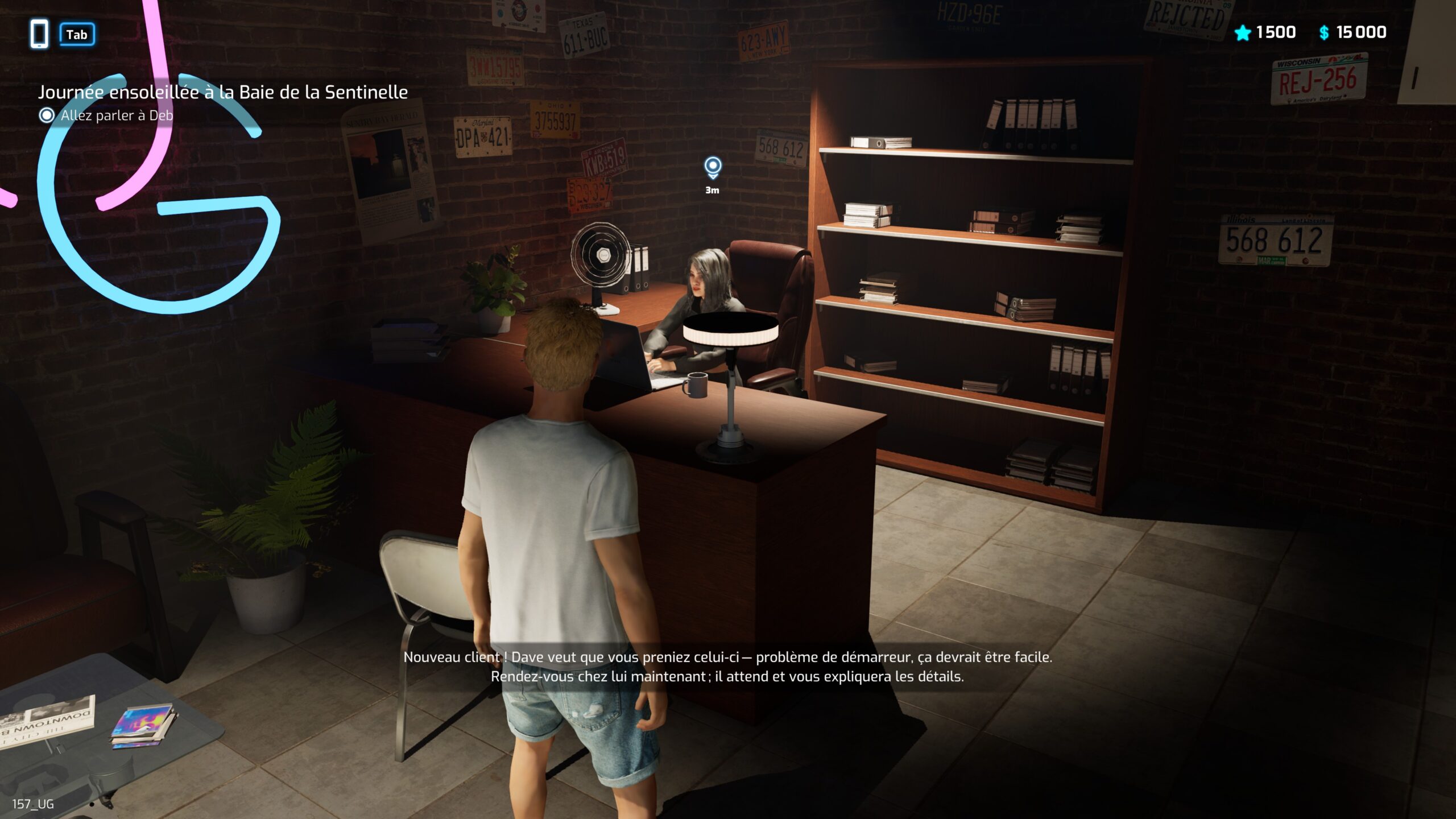Open the phone icon menu
This screenshot has width=1456, height=819.
[x=39, y=34]
